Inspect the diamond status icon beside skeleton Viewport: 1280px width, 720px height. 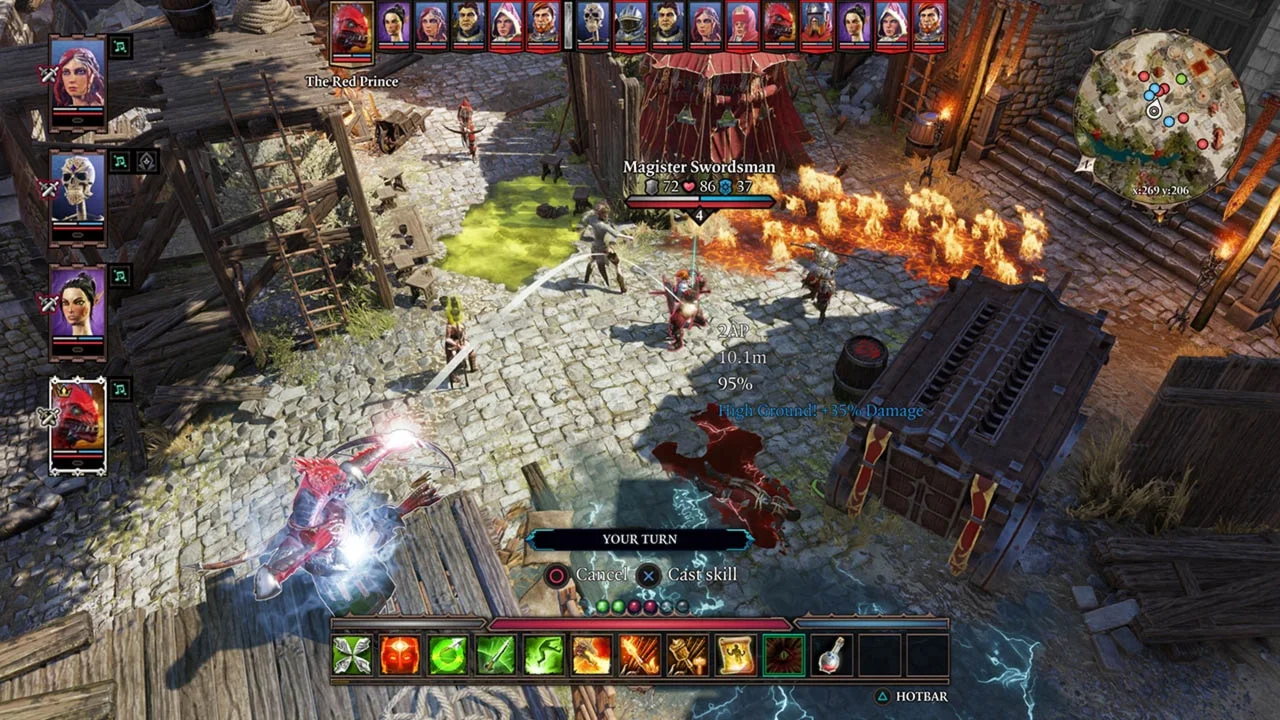[146, 161]
